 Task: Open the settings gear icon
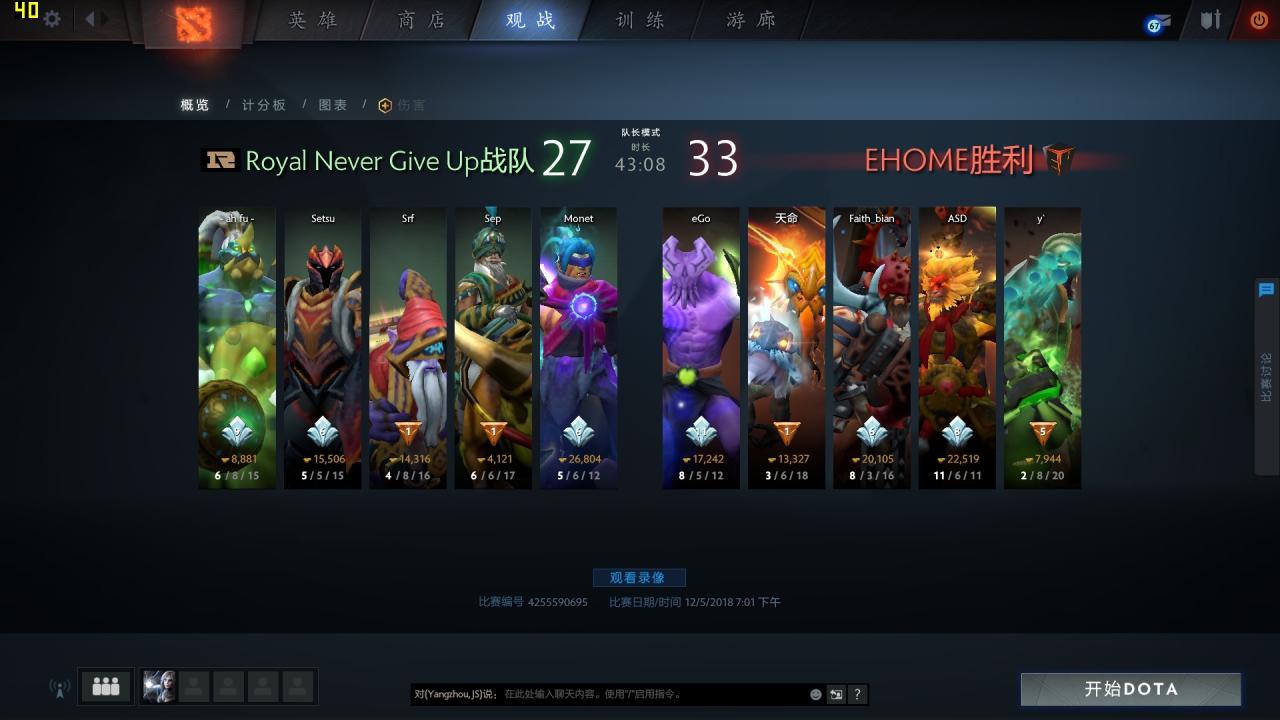tap(52, 19)
